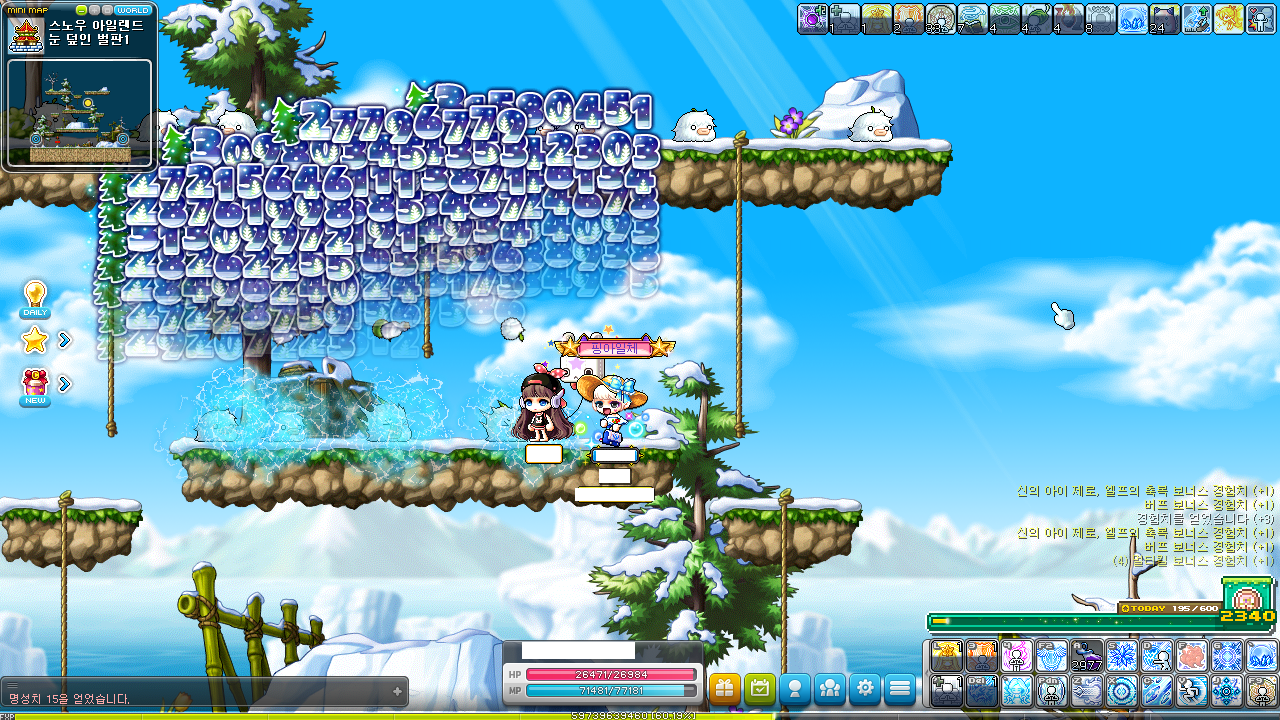This screenshot has width=1280, height=720.
Task: Open the gear settings button
Action: click(x=865, y=688)
